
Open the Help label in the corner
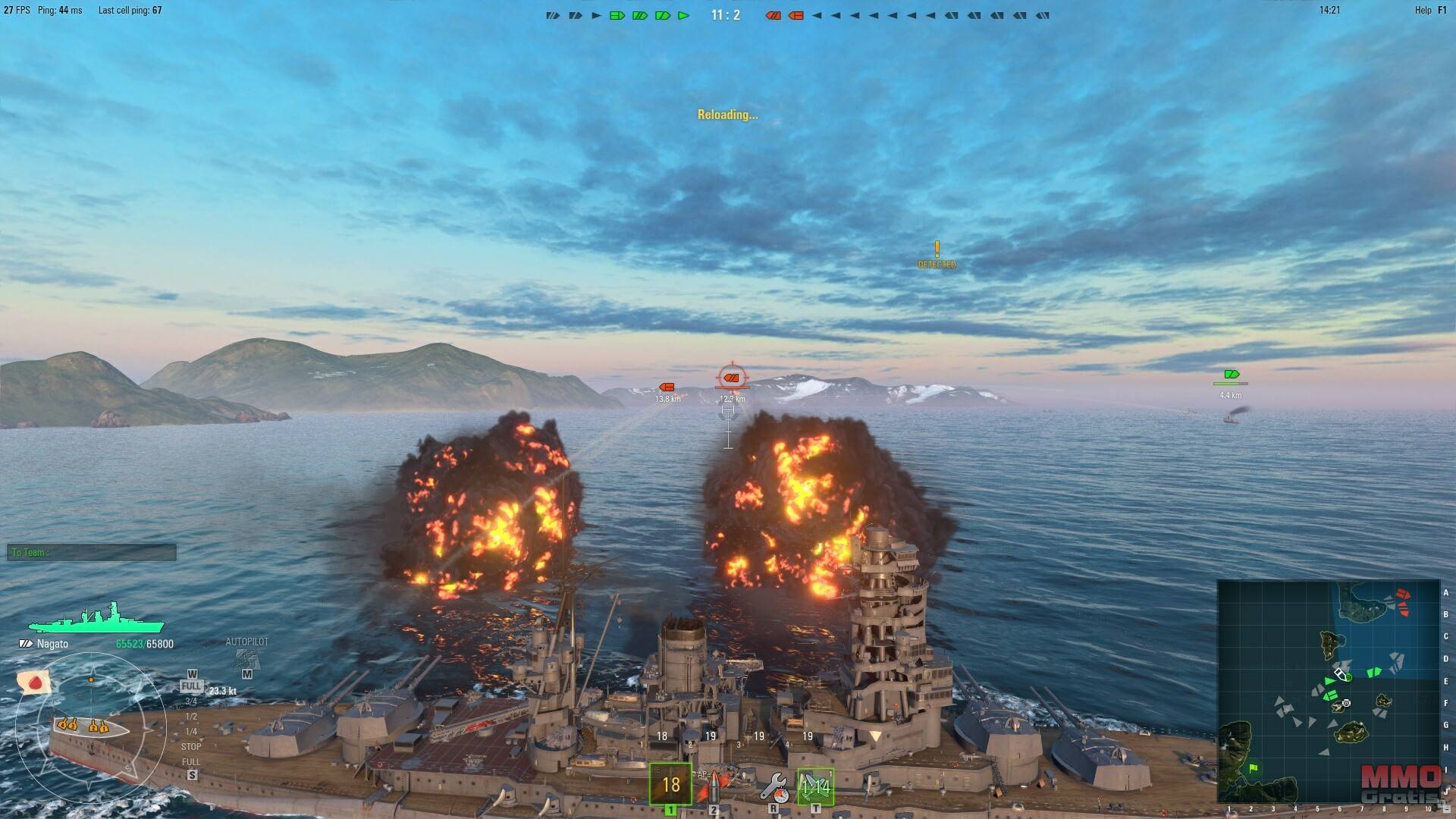pyautogui.click(x=1423, y=11)
